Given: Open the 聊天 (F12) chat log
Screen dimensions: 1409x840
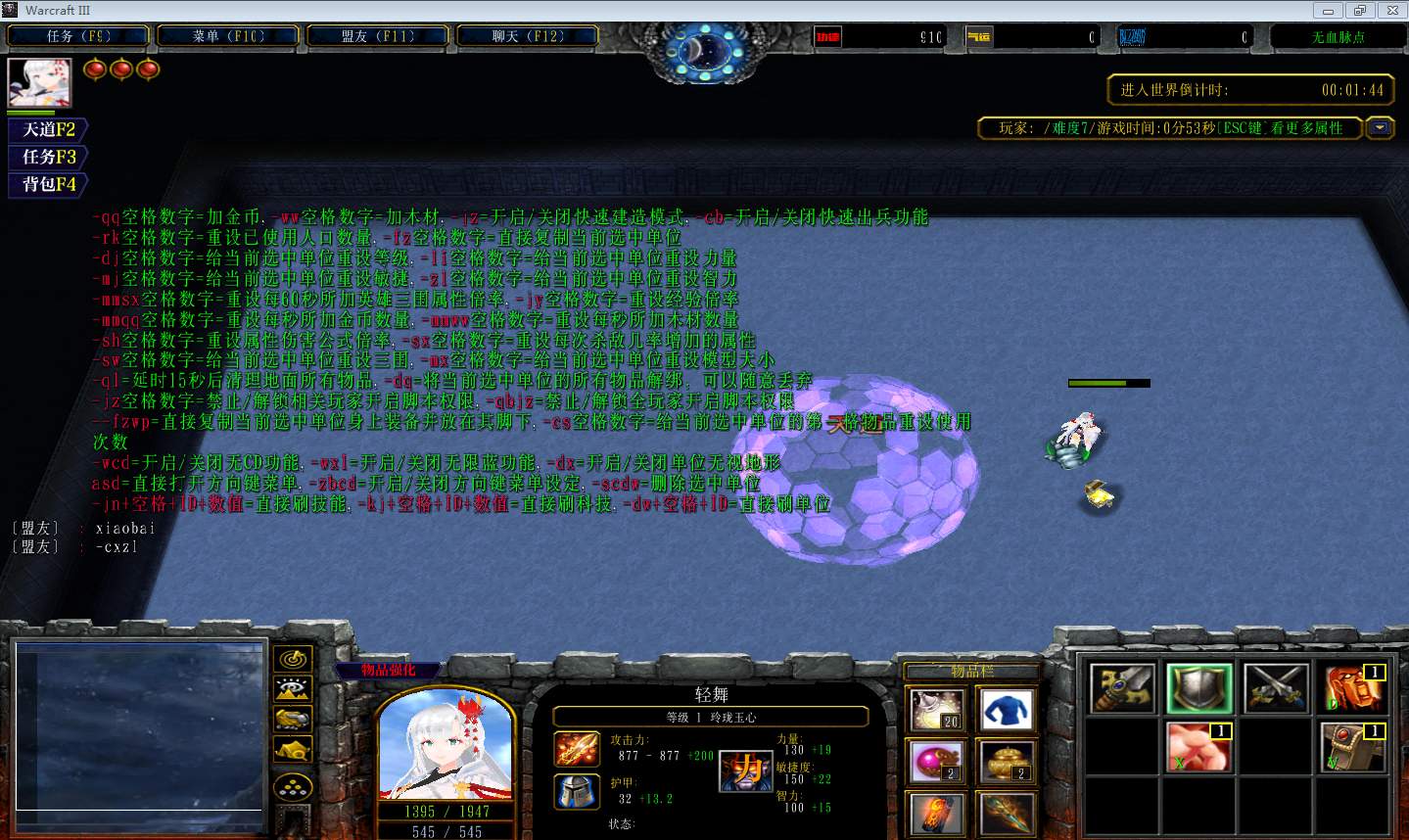Looking at the screenshot, I should point(528,36).
